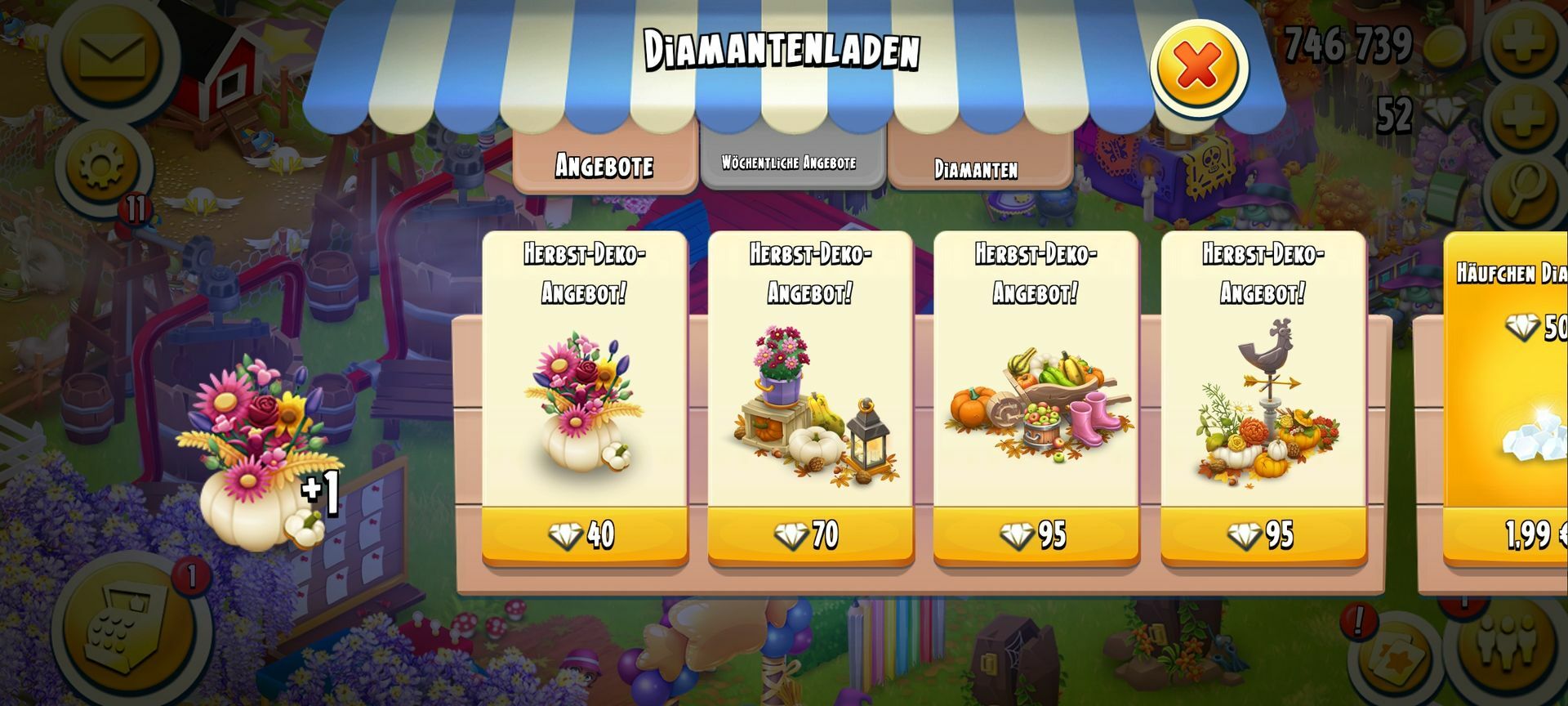Select the Diamanten tab
Viewport: 1568px width, 706px height.
pos(977,168)
